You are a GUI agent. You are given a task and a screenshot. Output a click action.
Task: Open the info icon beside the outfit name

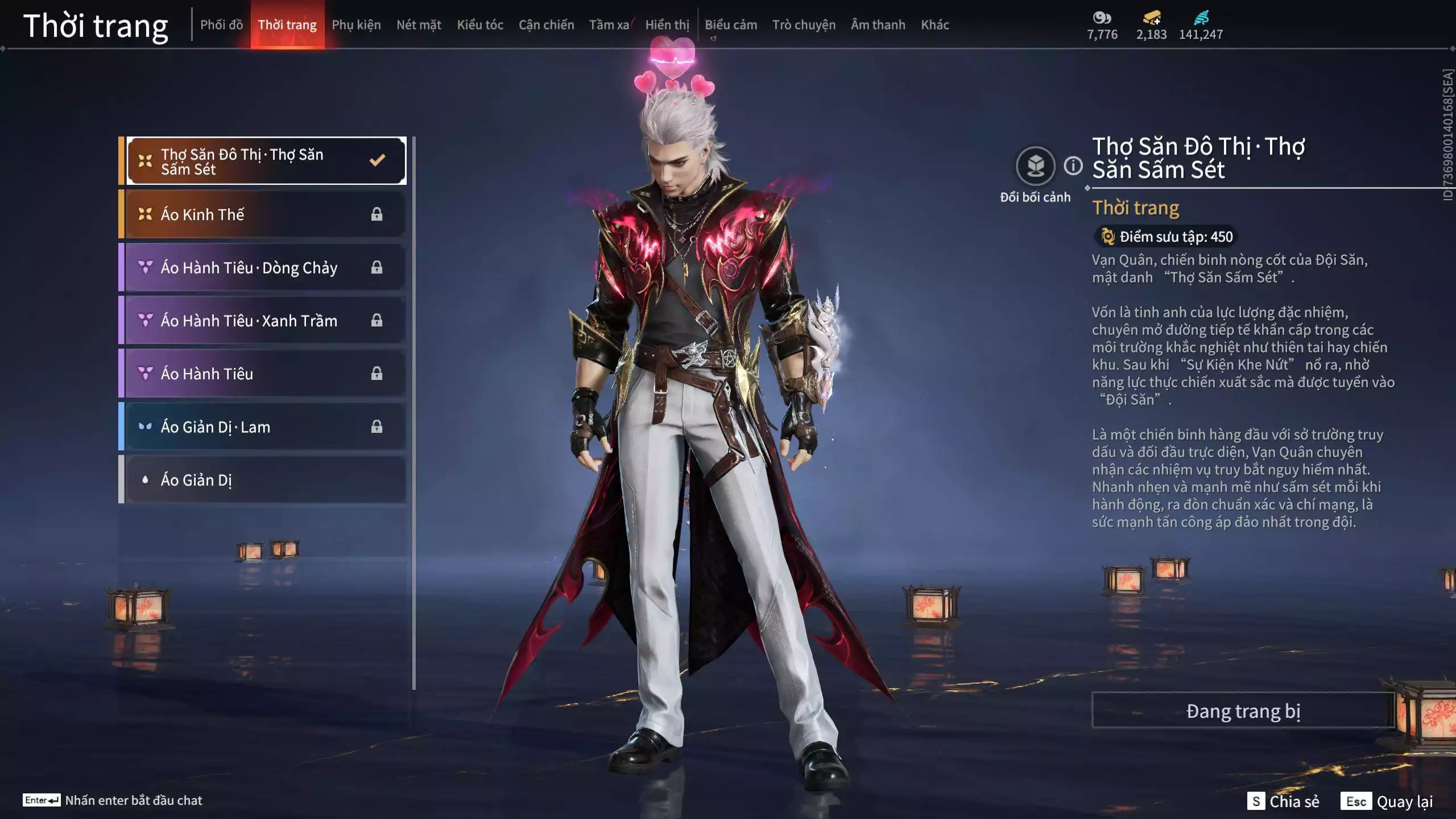1073,166
